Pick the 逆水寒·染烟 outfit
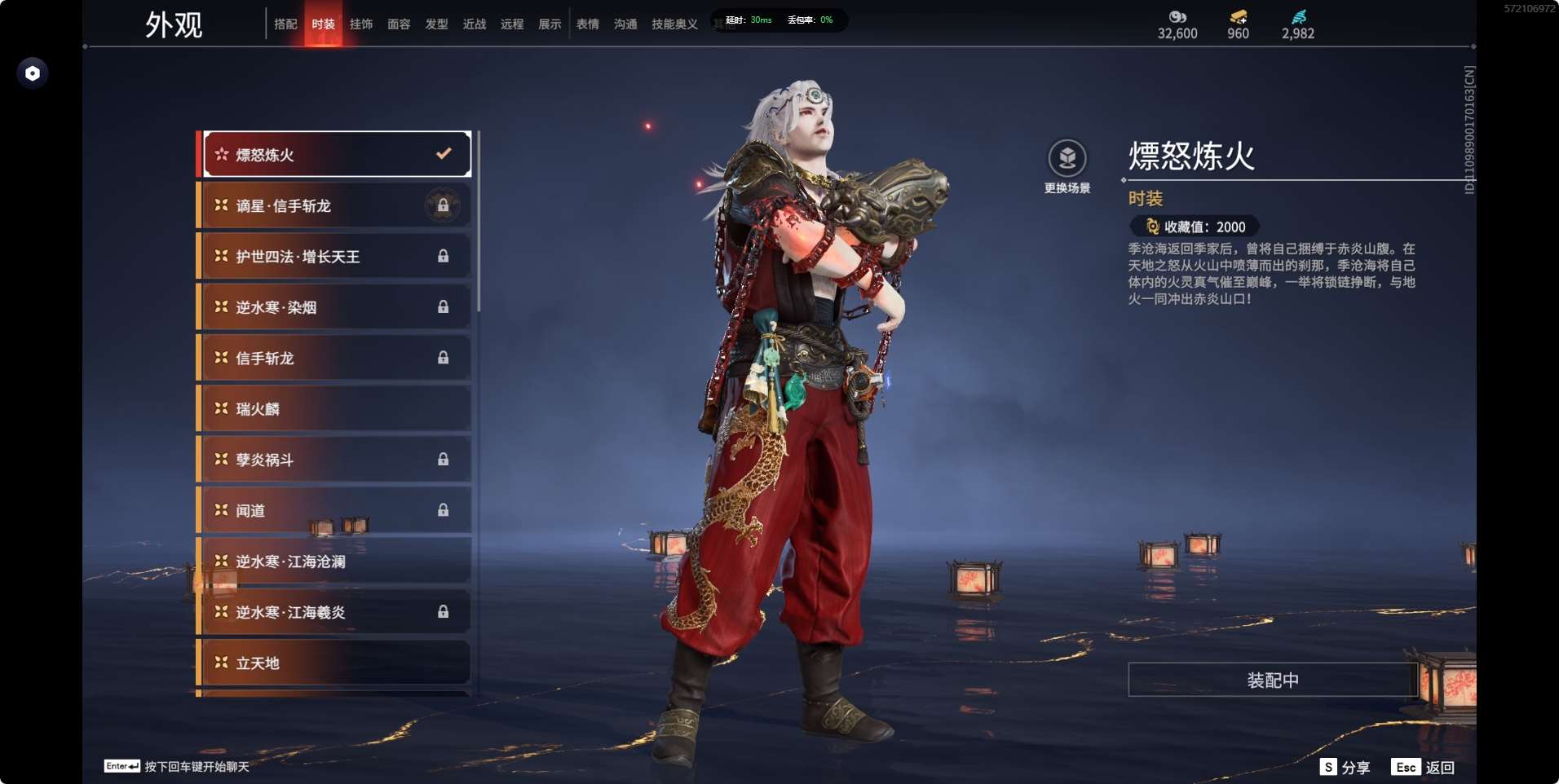This screenshot has height=784, width=1559. click(336, 307)
